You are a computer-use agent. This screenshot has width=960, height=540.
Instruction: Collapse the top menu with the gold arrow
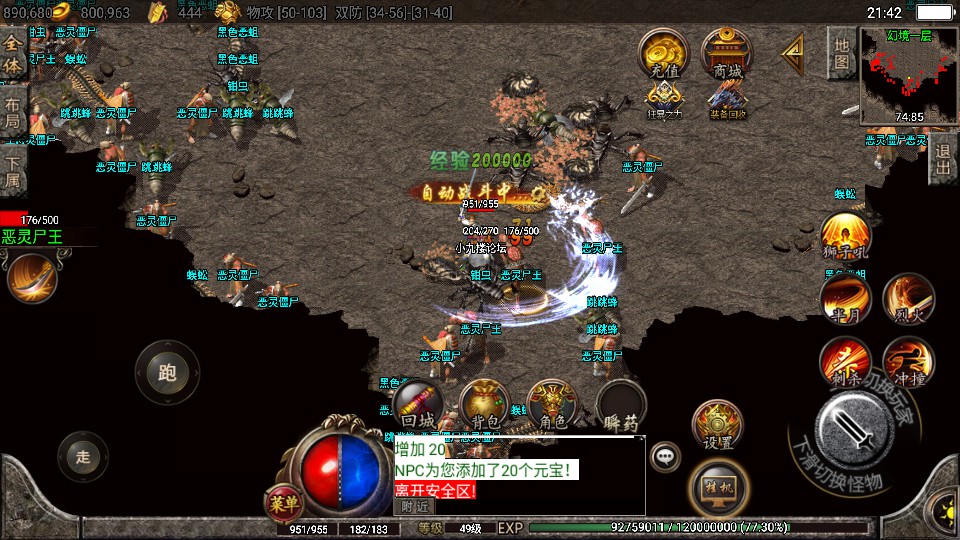tap(792, 50)
